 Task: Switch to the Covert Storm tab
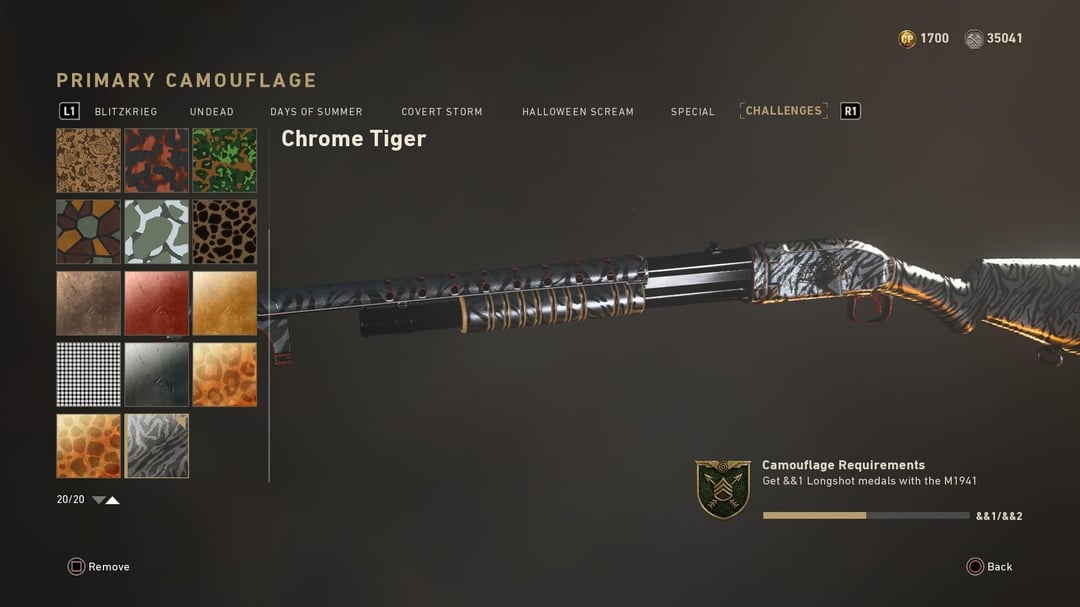[442, 112]
